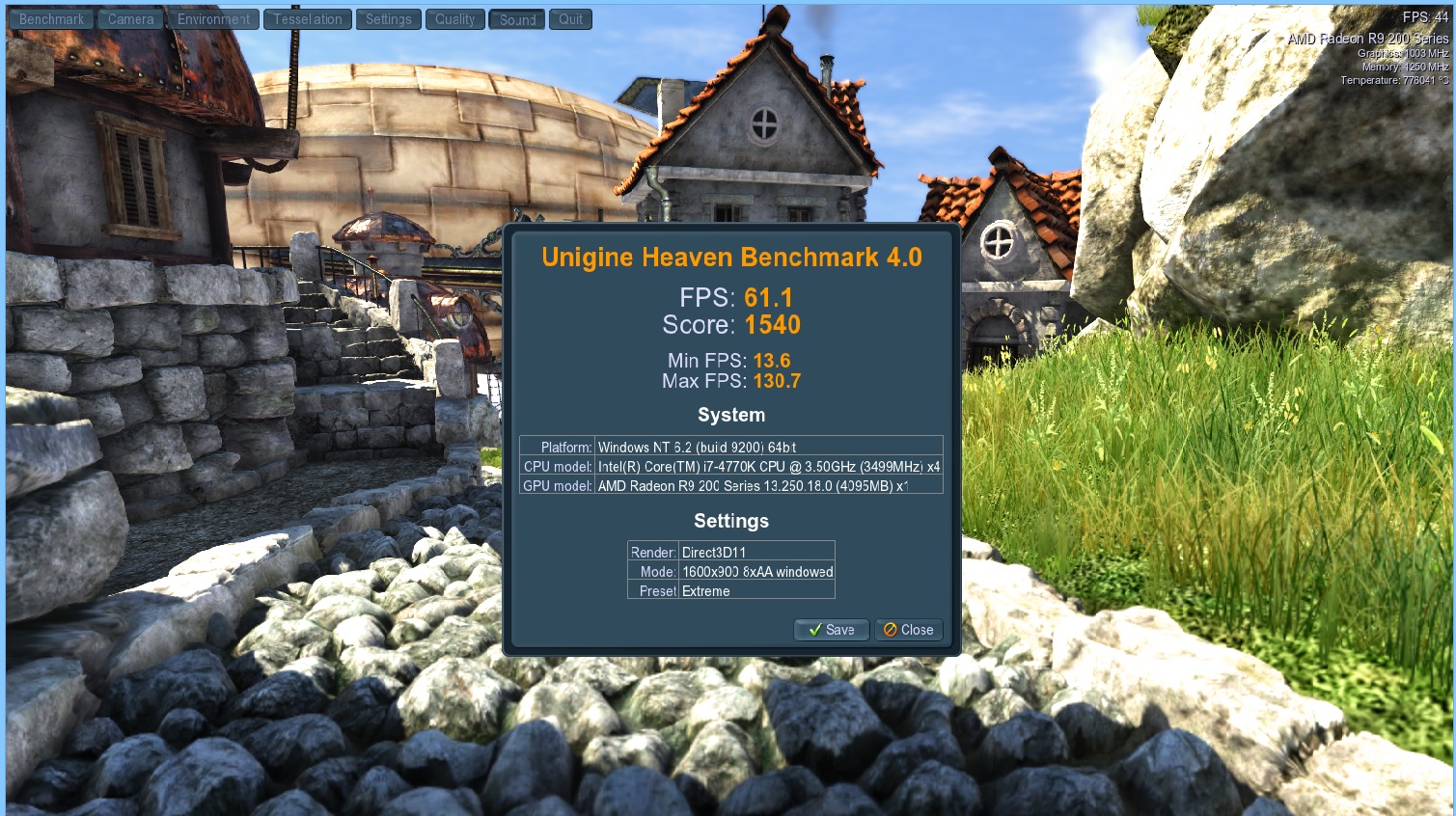Save the benchmark results
The height and width of the screenshot is (816, 1456).
[x=831, y=630]
